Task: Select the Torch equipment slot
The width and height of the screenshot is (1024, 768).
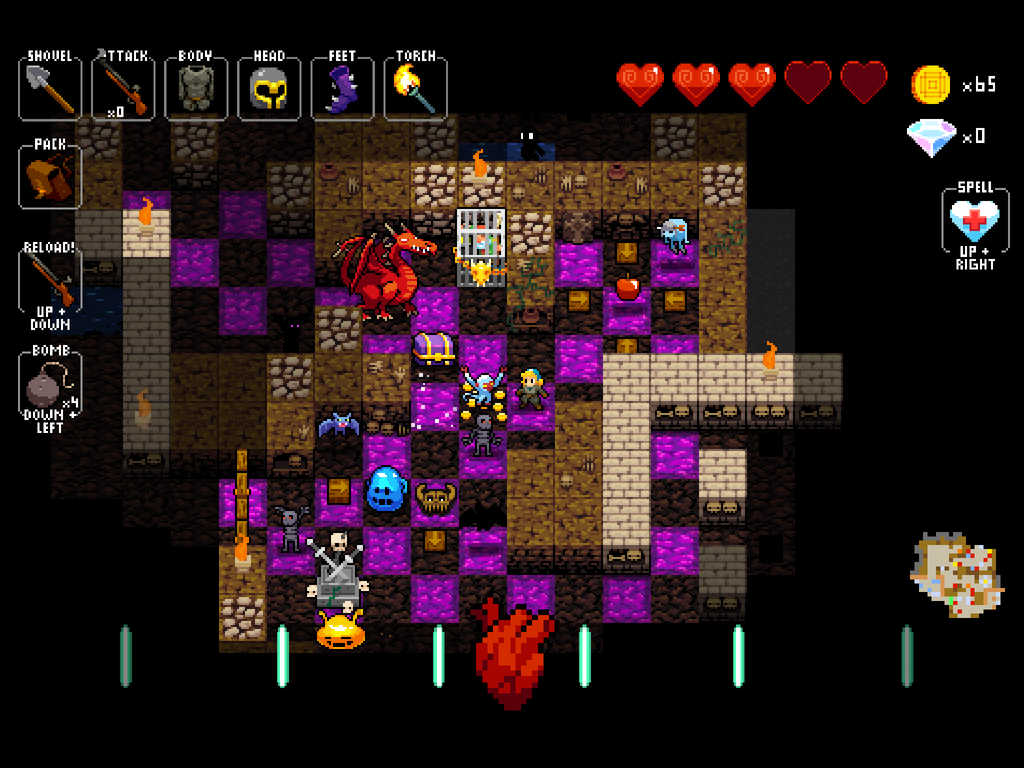Action: pos(415,89)
